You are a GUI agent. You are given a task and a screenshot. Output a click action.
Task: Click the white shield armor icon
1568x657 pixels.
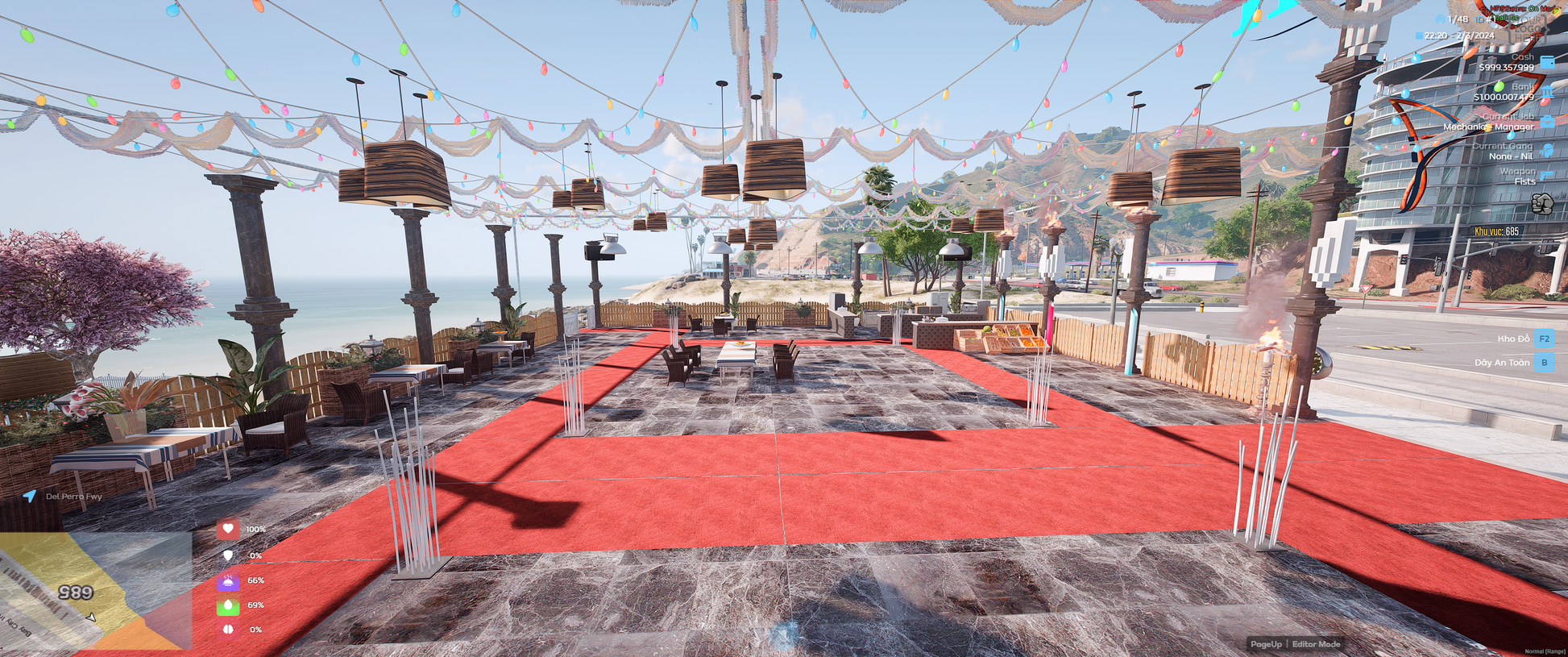[x=228, y=555]
